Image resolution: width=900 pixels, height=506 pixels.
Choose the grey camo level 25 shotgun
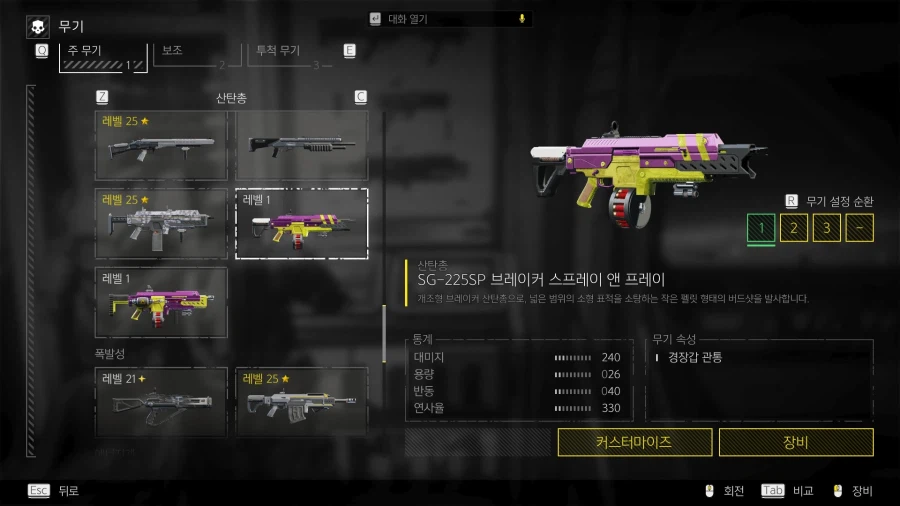[x=161, y=223]
